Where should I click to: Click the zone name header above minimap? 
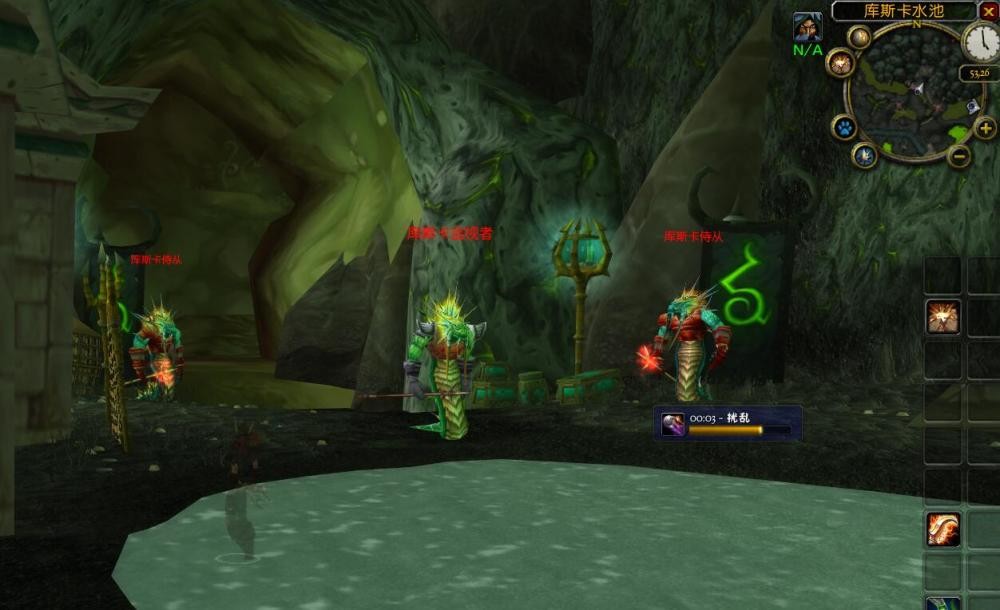tap(903, 11)
